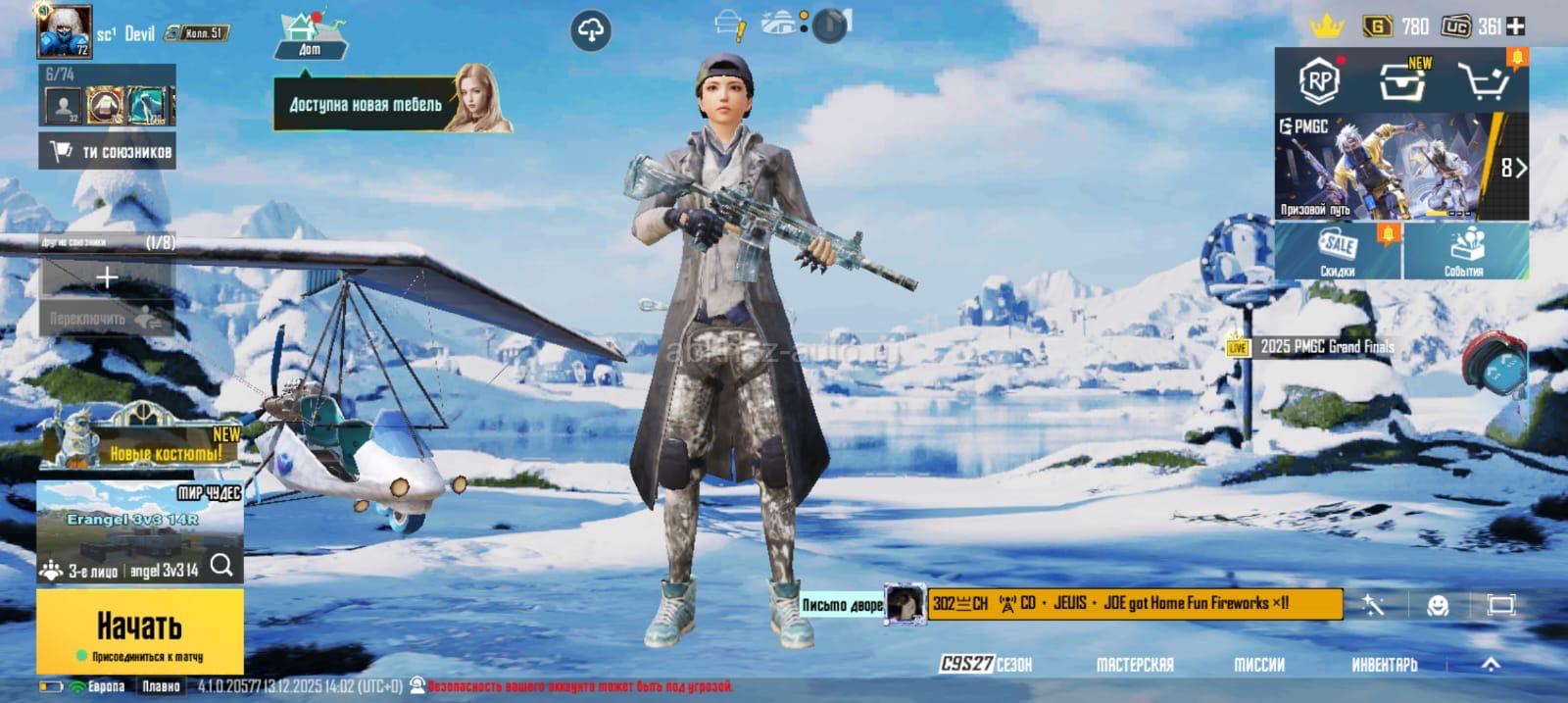Screen dimensions: 1568x703
Task: Add UC with the plus button
Action: pos(1515,26)
